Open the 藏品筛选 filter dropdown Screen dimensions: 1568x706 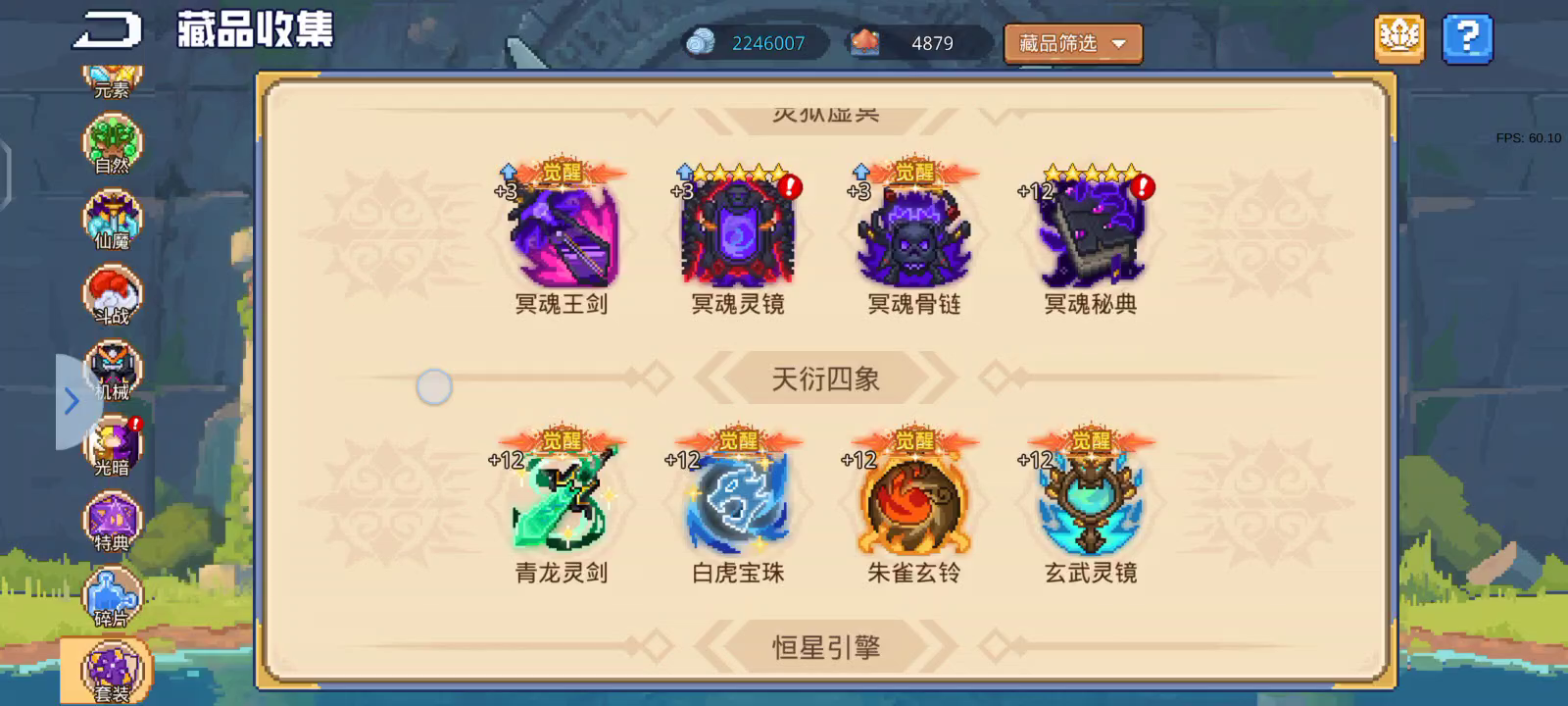[x=1071, y=44]
